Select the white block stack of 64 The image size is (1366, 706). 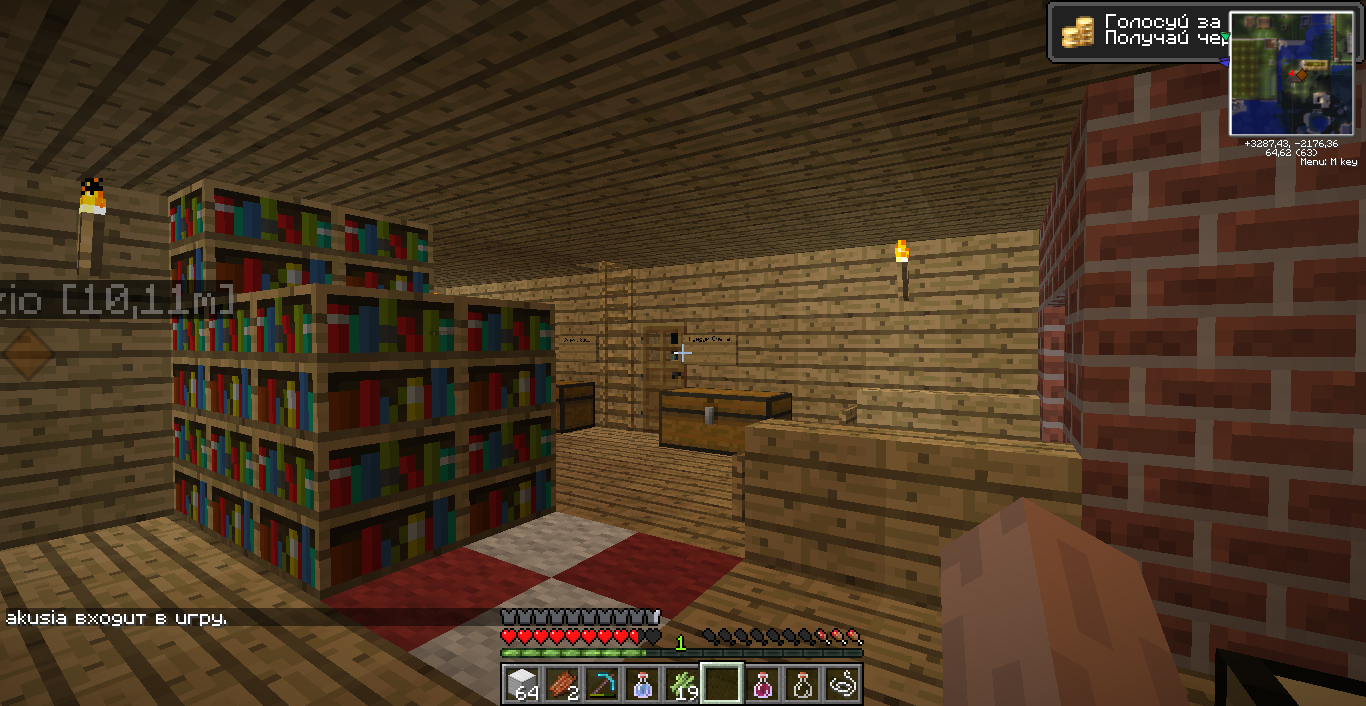point(522,684)
